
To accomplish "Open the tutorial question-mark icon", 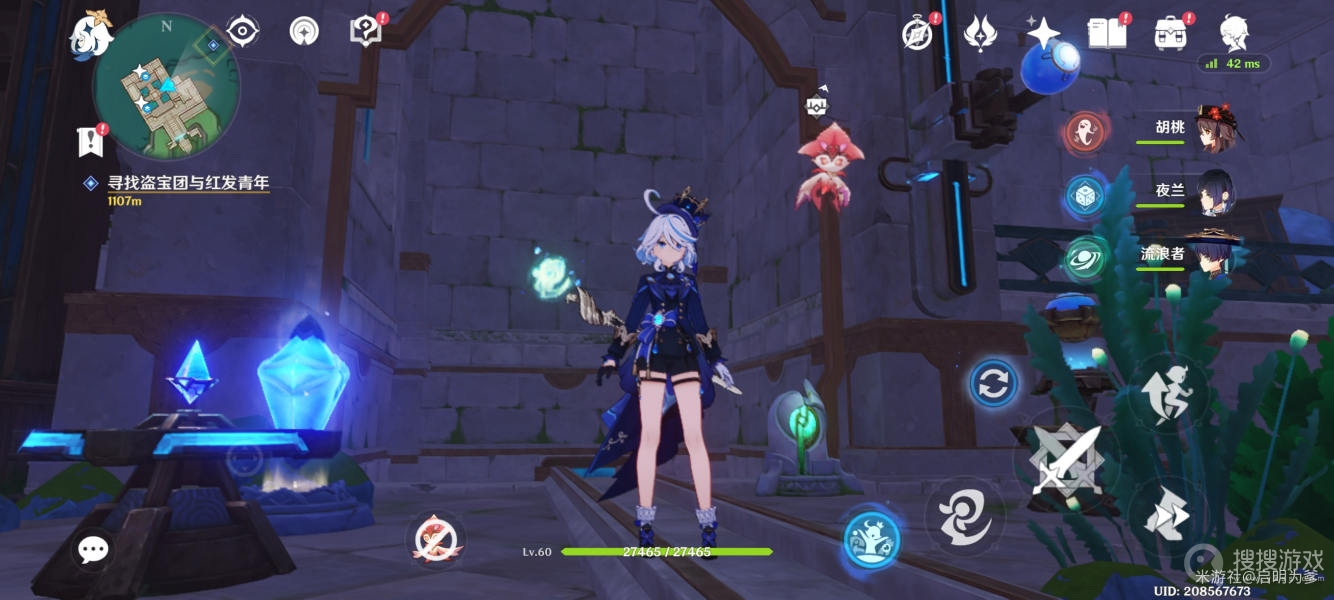I will coord(365,31).
